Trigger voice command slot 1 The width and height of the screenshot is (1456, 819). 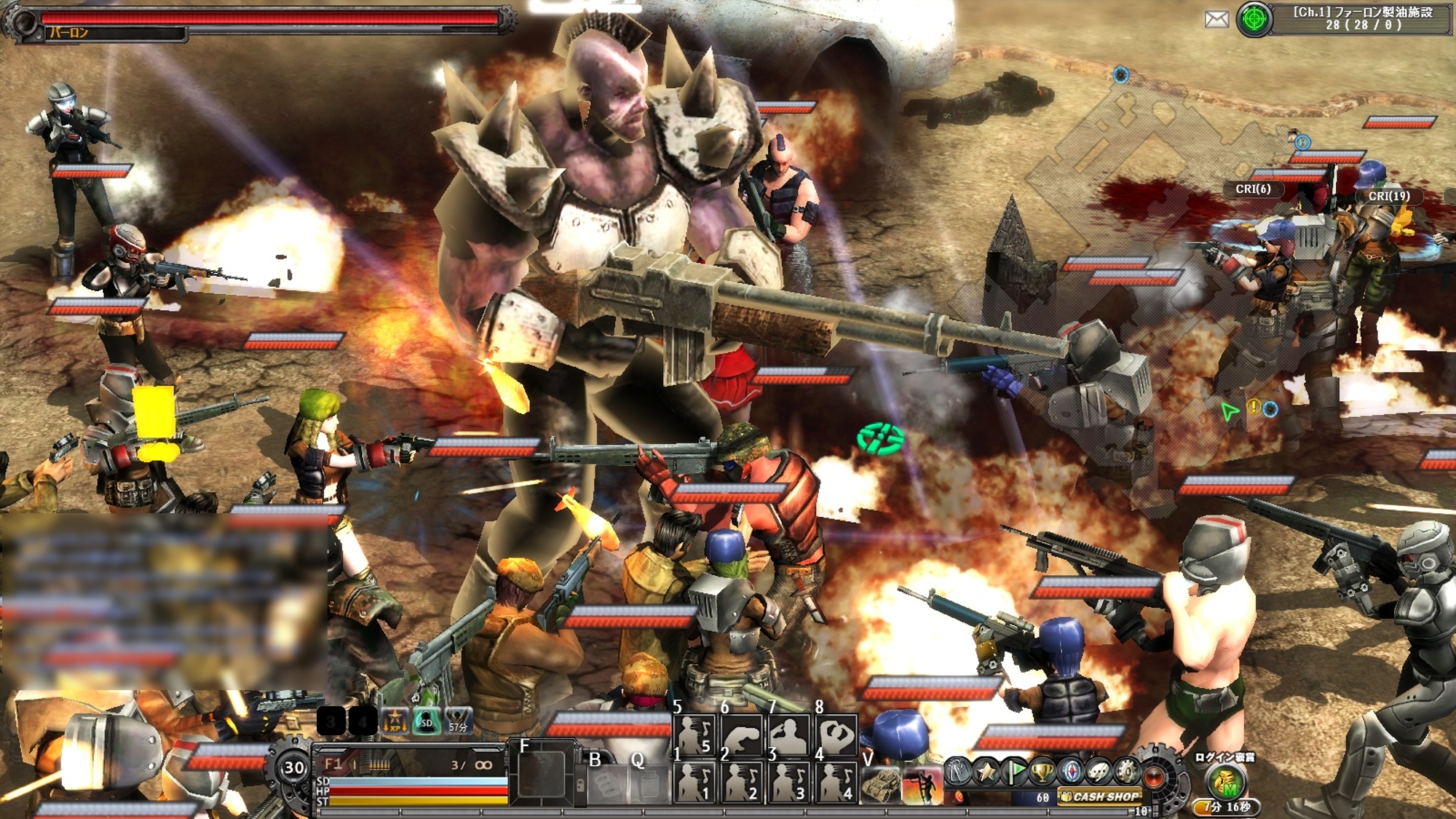tap(695, 783)
